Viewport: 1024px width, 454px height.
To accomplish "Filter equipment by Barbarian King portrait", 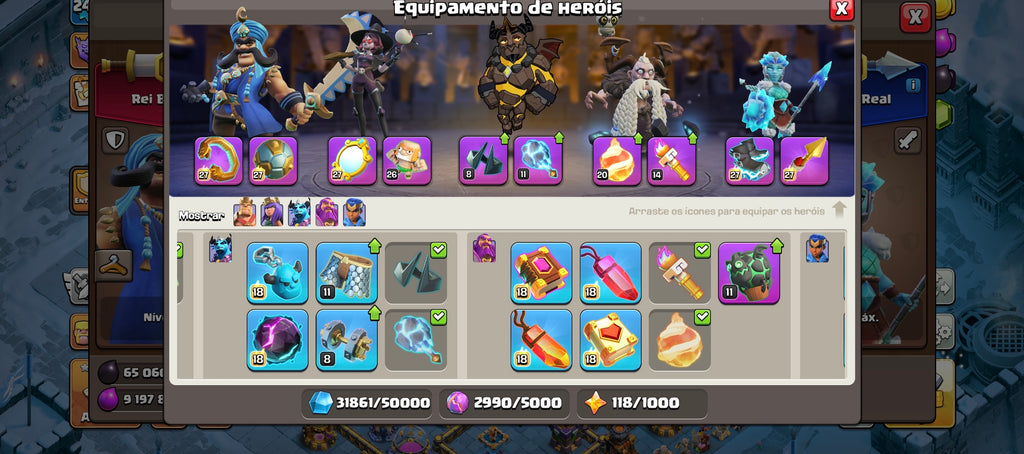I will click(245, 213).
